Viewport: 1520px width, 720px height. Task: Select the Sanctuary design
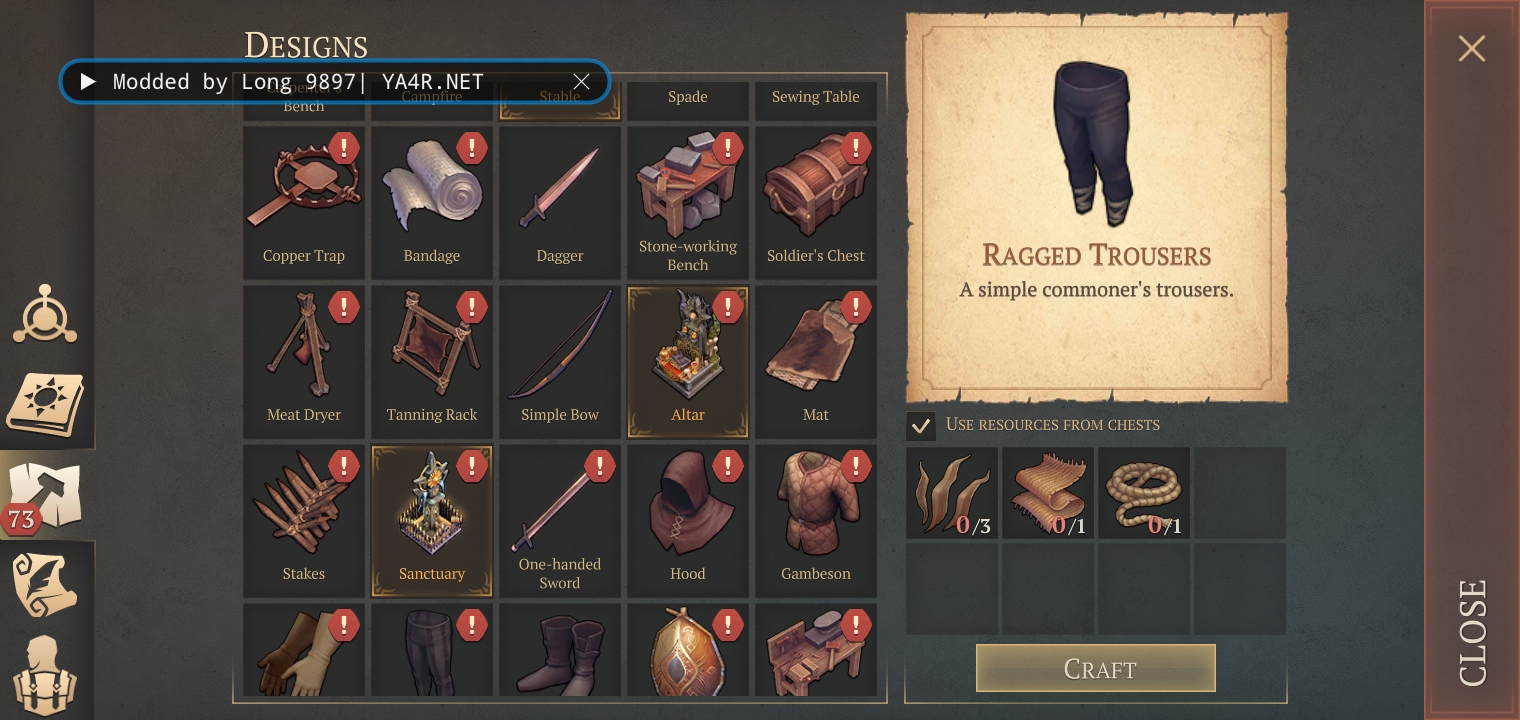tap(432, 521)
